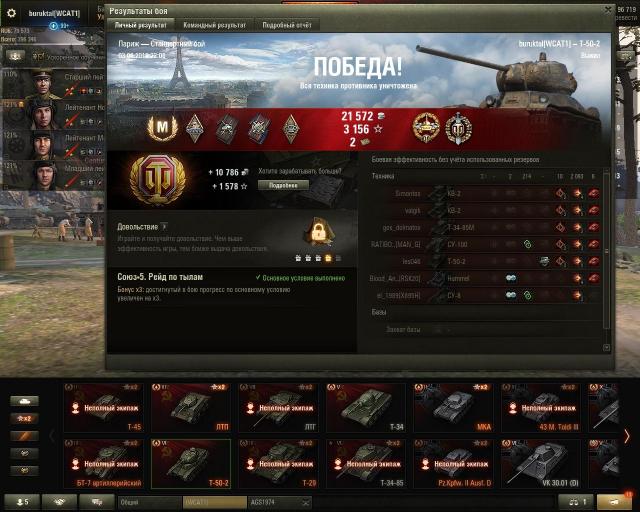
Task: Toggle the x2 bonus carousel filter
Action: tap(23, 418)
